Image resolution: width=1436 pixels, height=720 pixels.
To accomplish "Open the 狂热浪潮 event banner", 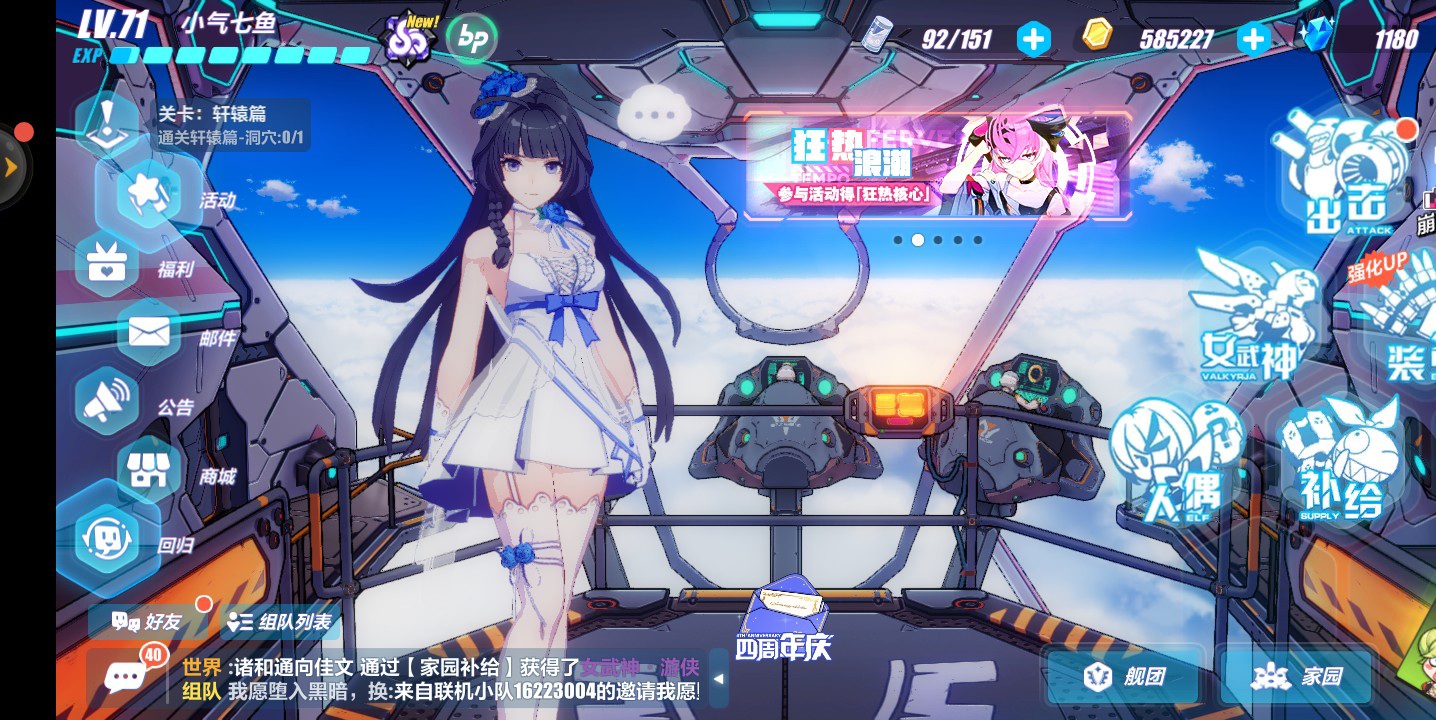I will click(938, 166).
